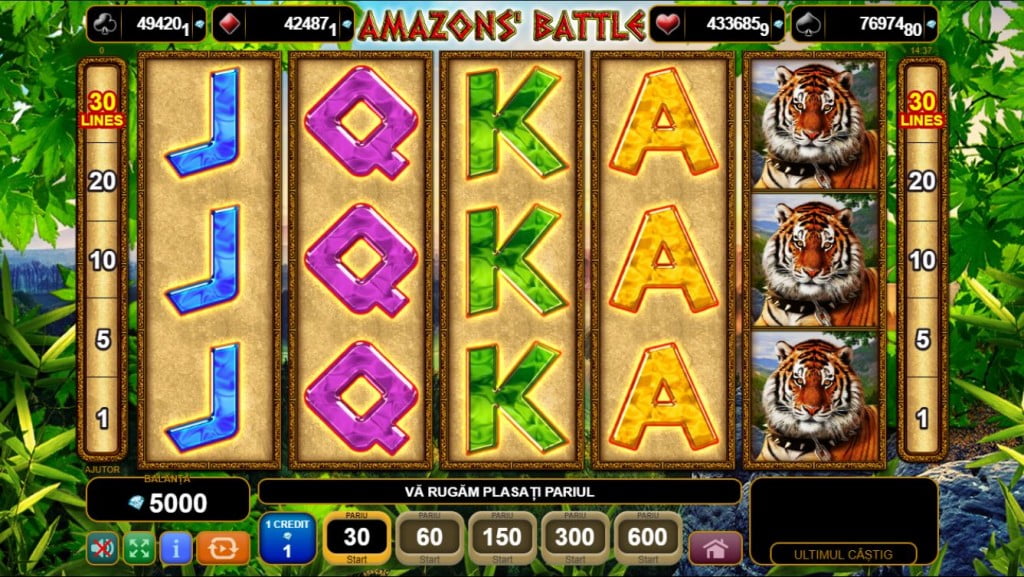Start a spin with bet 30
Image resolution: width=1024 pixels, height=577 pixels.
point(357,538)
